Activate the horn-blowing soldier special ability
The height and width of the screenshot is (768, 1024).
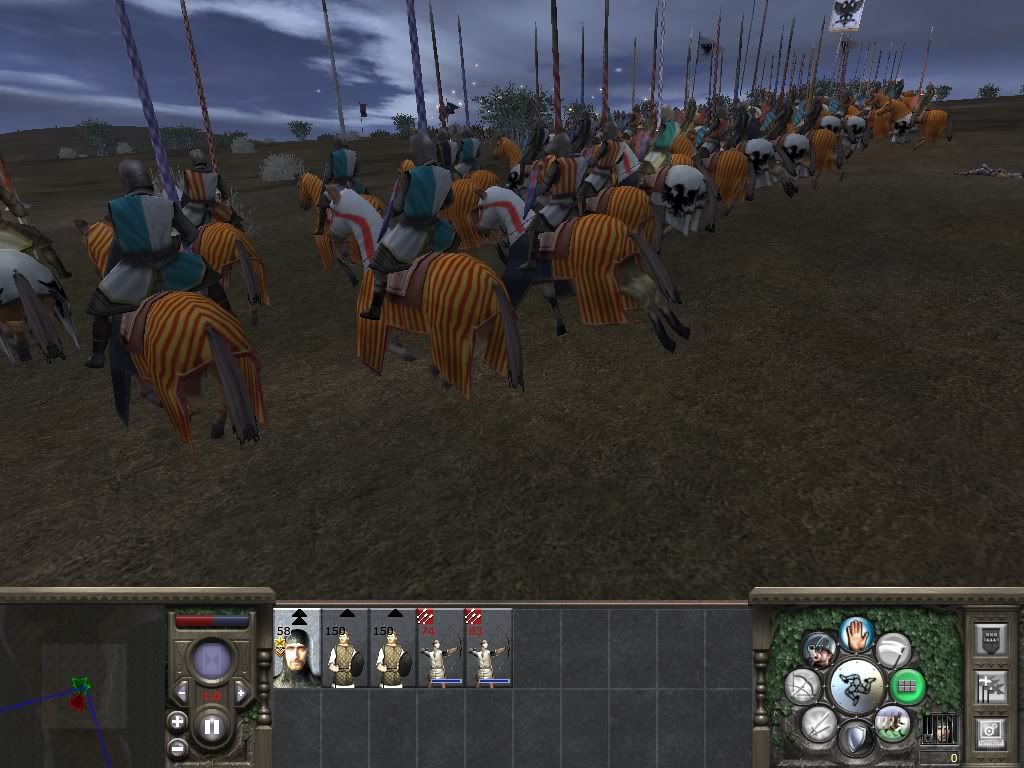pyautogui.click(x=819, y=650)
